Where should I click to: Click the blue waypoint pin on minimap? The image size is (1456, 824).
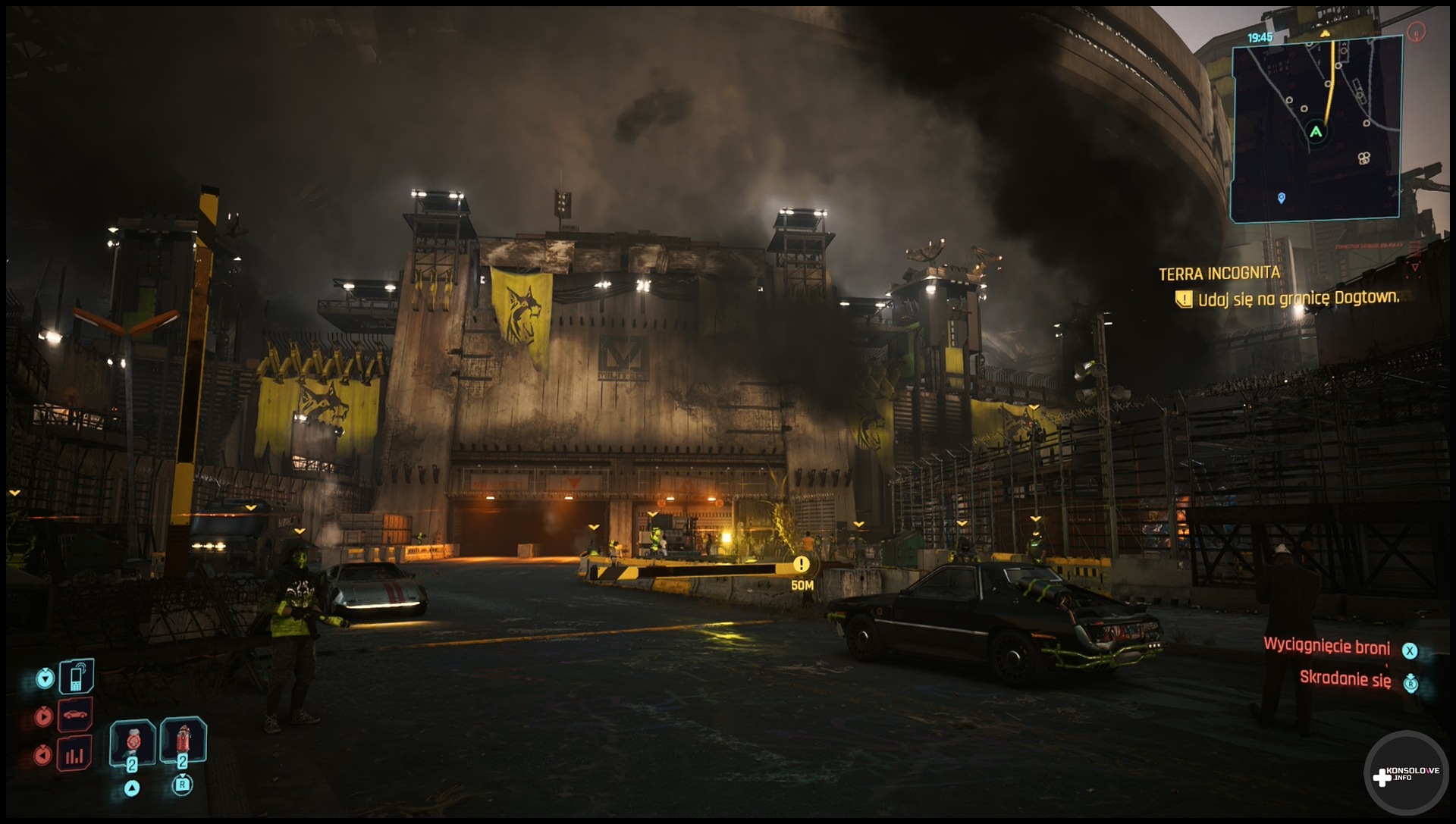pyautogui.click(x=1282, y=198)
